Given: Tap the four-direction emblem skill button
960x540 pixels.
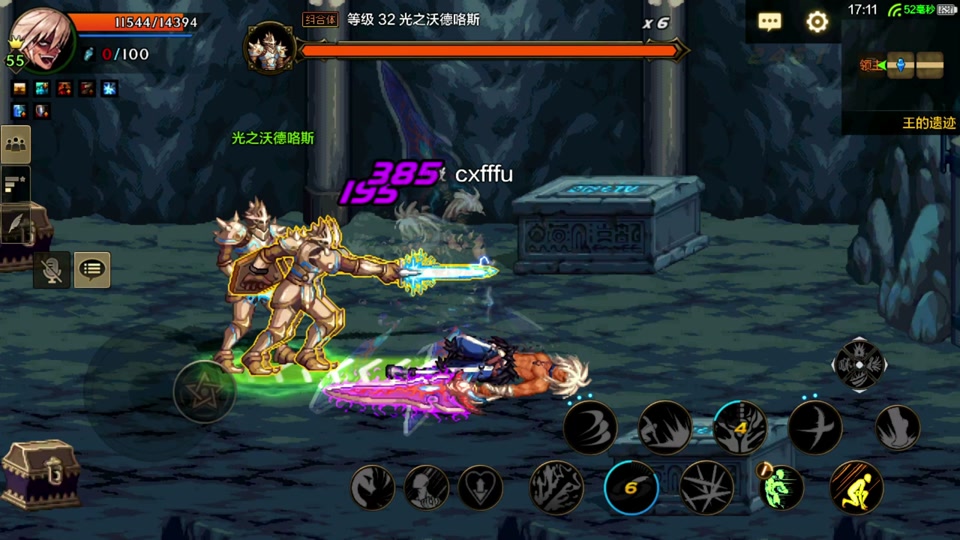Looking at the screenshot, I should tap(857, 365).
